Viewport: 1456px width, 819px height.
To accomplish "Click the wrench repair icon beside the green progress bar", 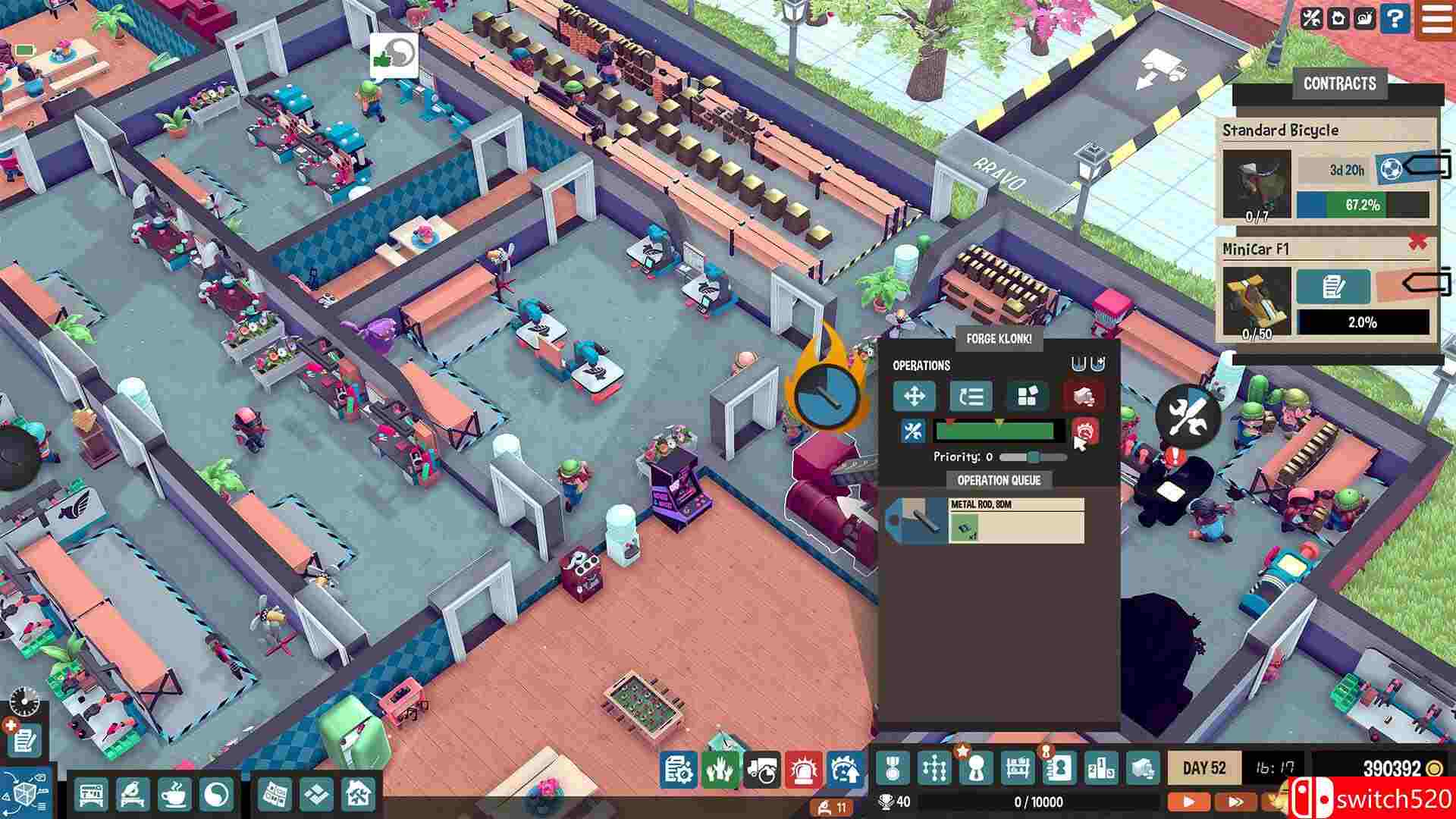I will coord(914,429).
